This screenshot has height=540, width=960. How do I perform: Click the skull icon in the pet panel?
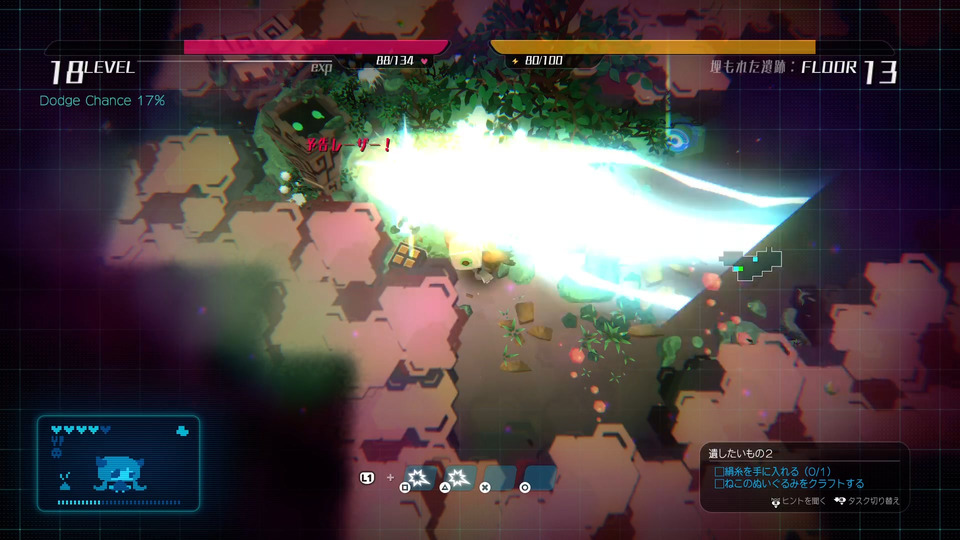click(58, 452)
